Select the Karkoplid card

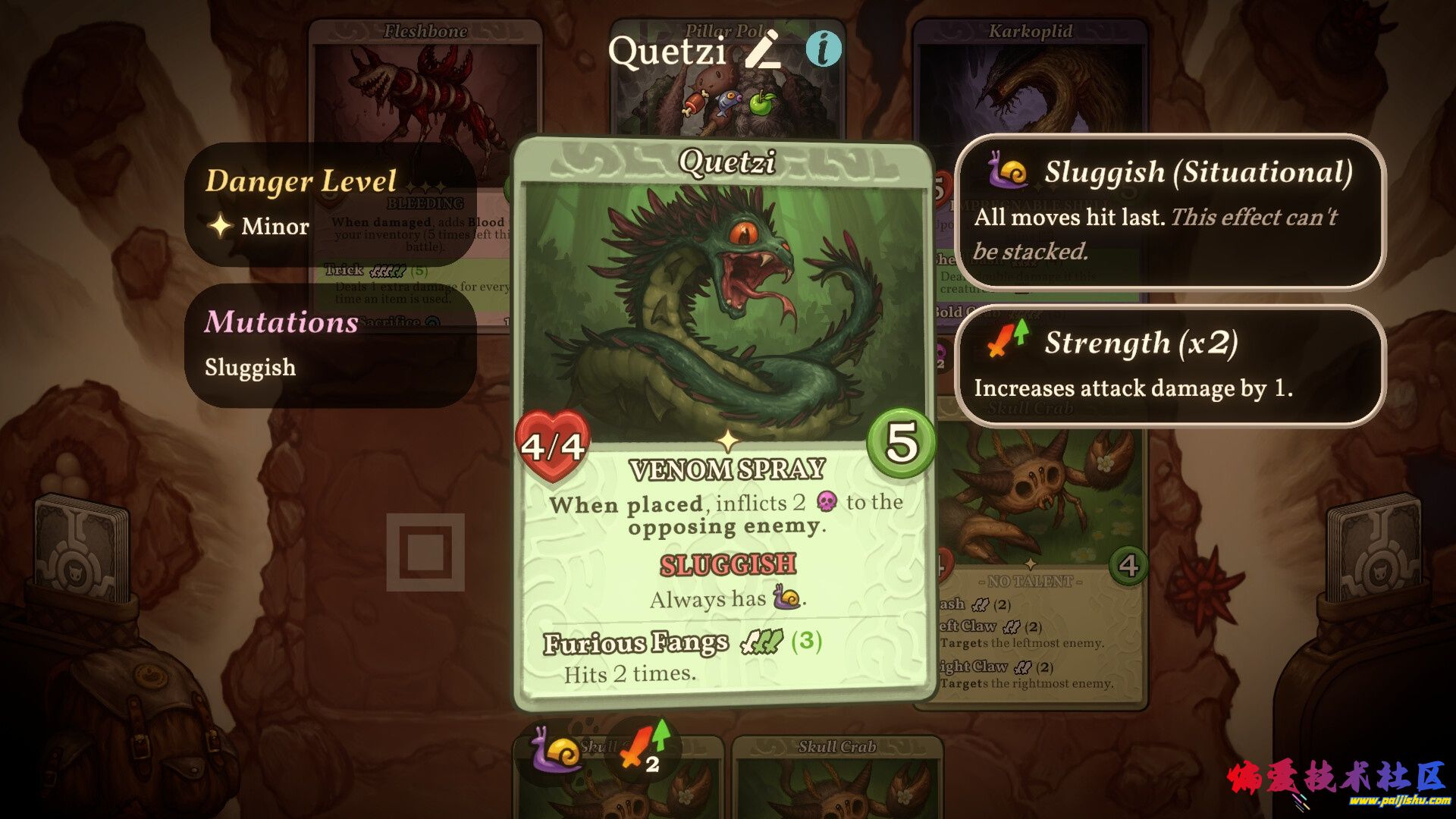coord(1030,83)
